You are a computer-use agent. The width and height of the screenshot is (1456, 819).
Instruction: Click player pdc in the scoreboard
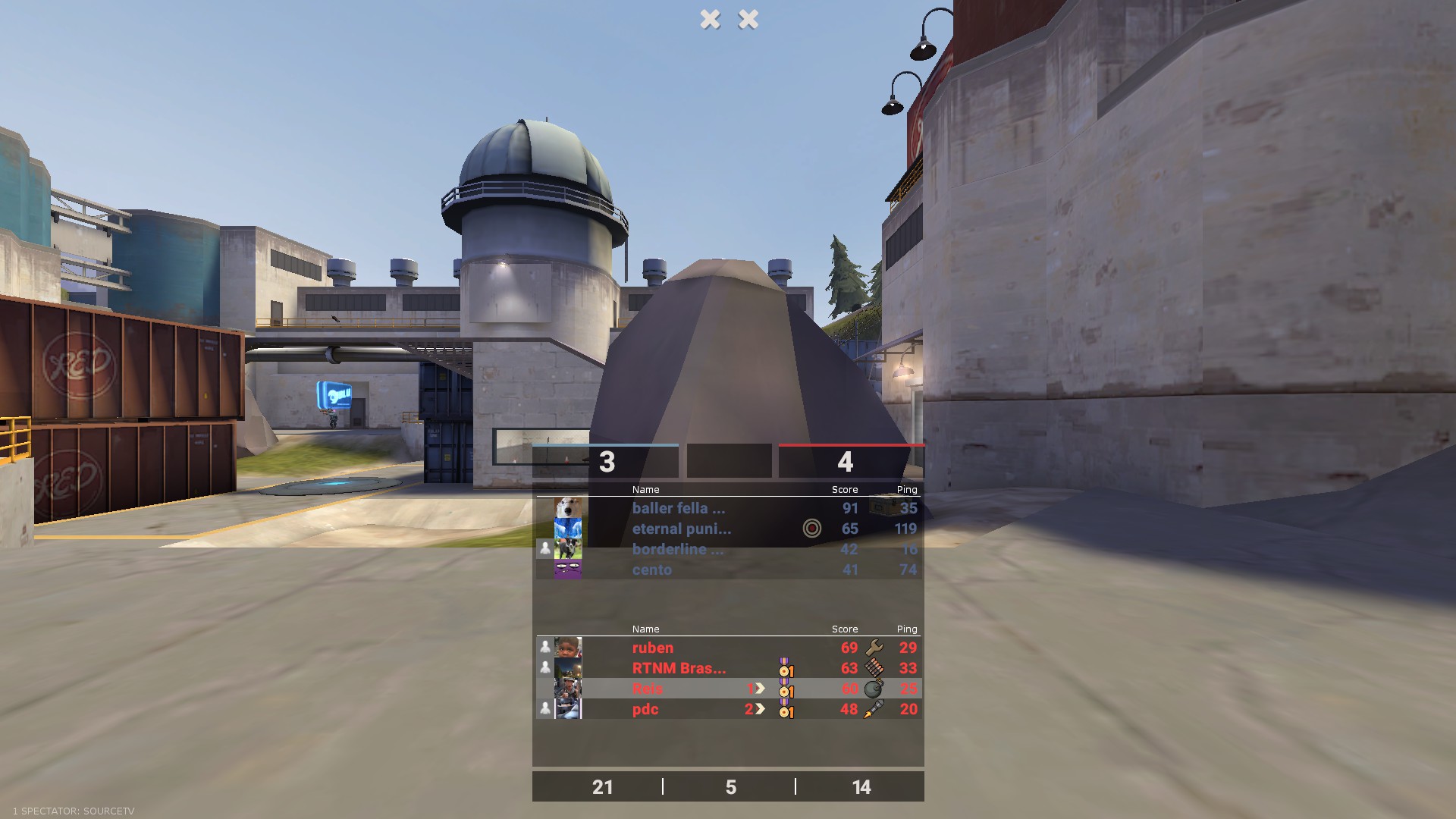[645, 710]
